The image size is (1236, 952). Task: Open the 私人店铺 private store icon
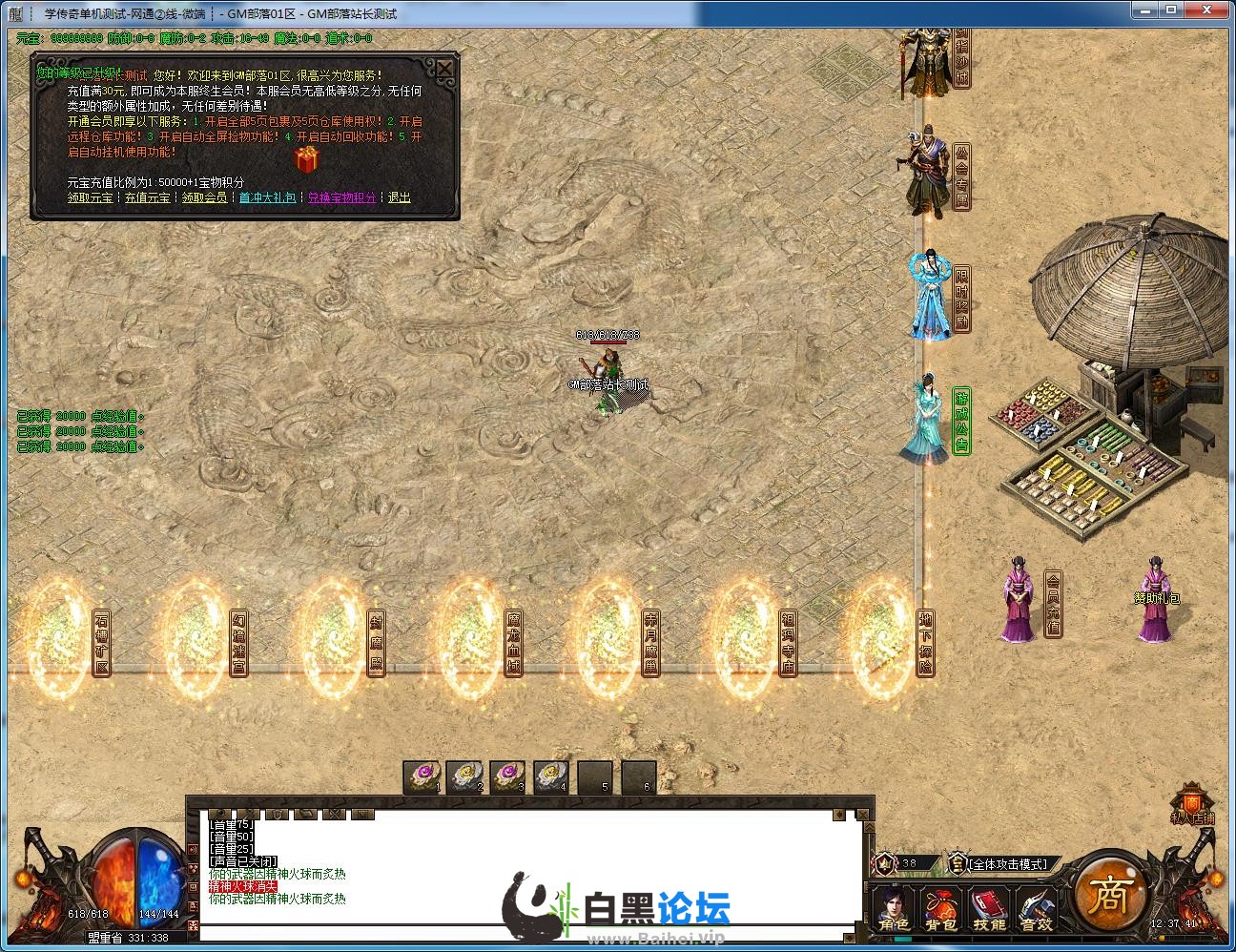(x=1192, y=804)
